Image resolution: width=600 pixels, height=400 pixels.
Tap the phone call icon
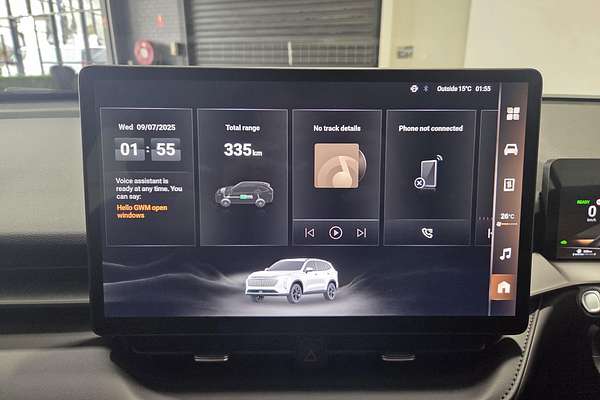[x=427, y=232]
